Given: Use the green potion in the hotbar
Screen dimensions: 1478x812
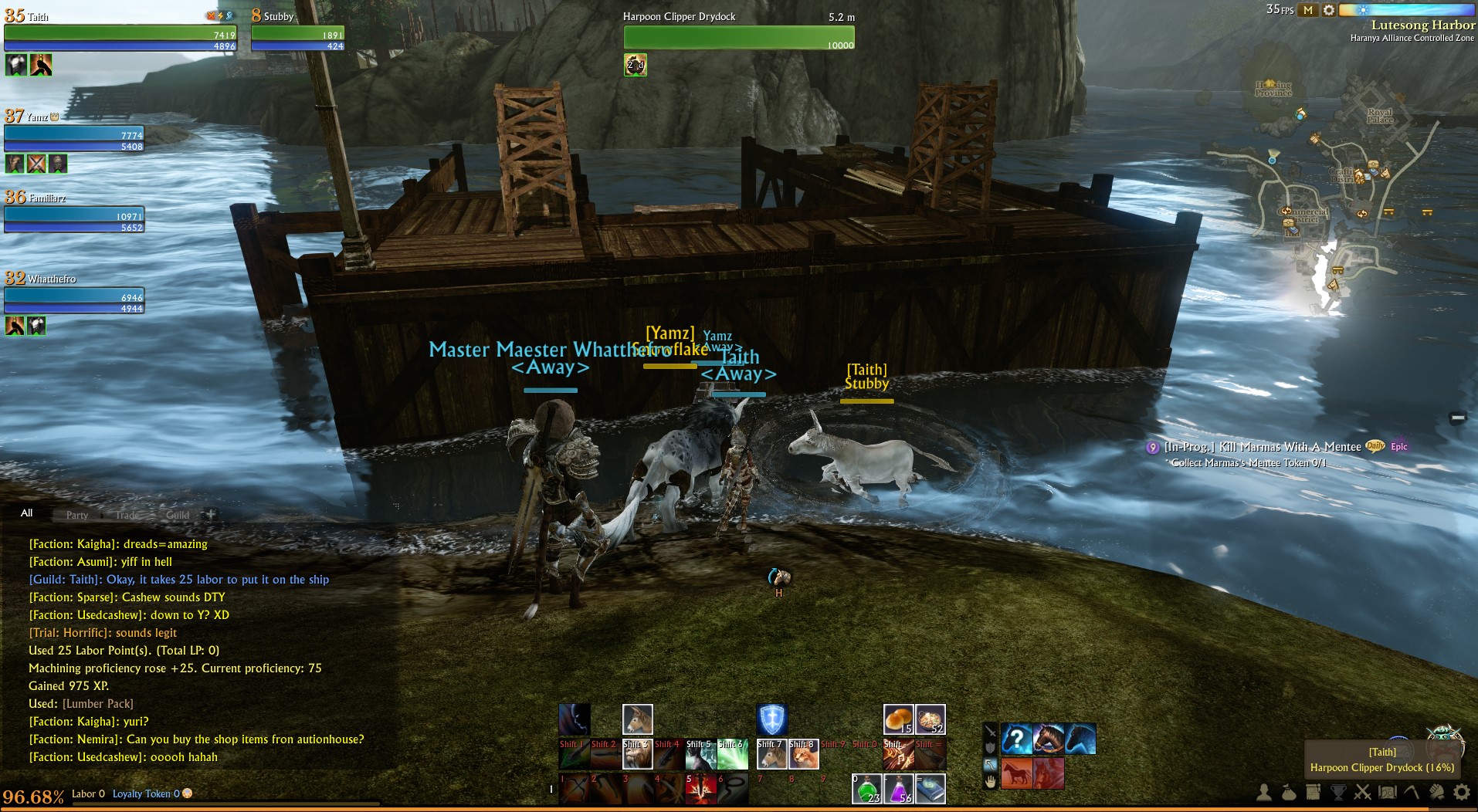Looking at the screenshot, I should [x=866, y=790].
